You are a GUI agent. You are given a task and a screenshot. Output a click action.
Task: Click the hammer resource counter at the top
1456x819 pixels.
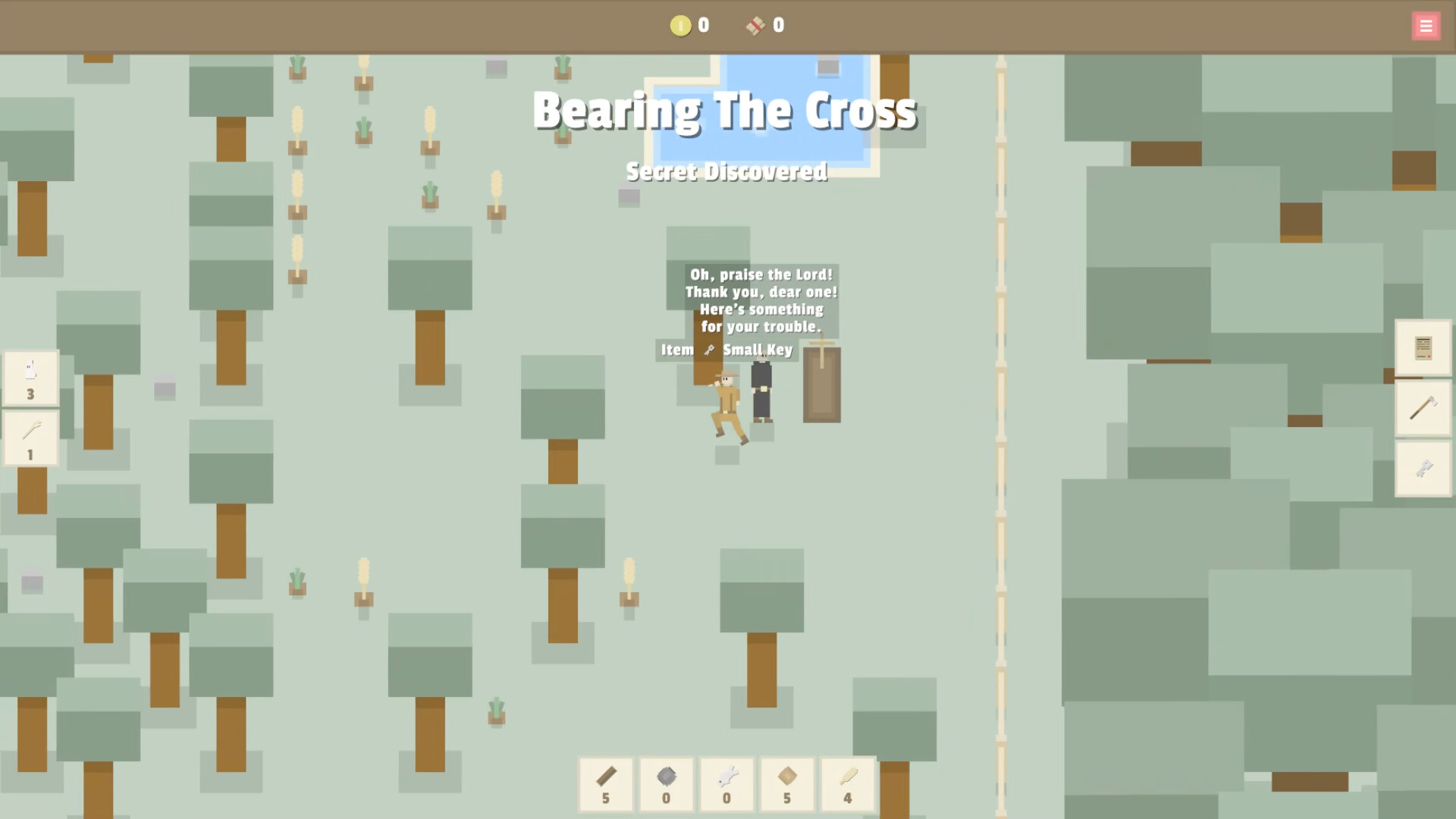pyautogui.click(x=762, y=25)
